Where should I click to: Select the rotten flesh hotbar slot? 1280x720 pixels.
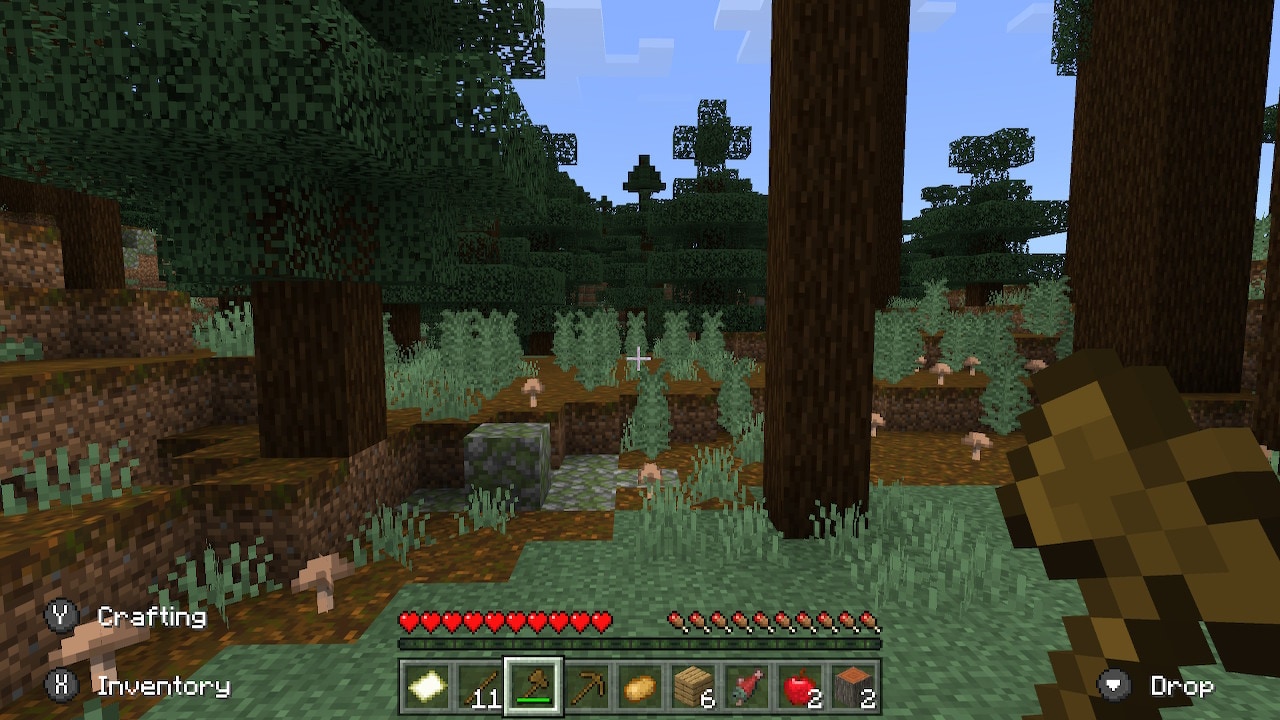click(x=748, y=687)
